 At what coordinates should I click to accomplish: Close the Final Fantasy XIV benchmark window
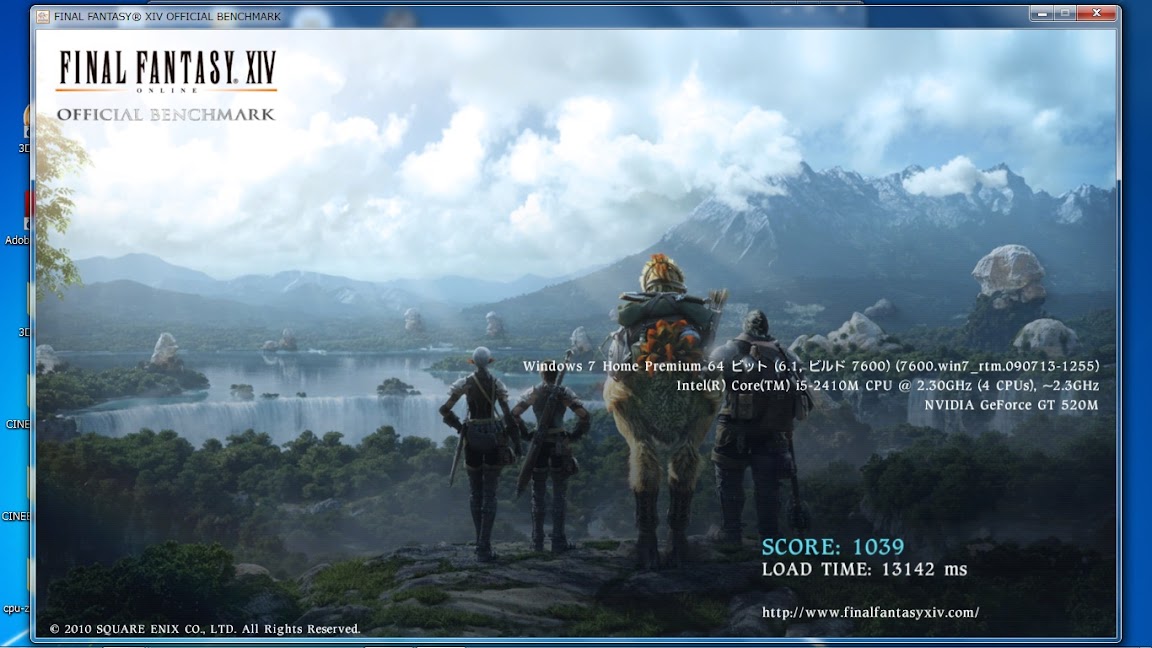1097,14
